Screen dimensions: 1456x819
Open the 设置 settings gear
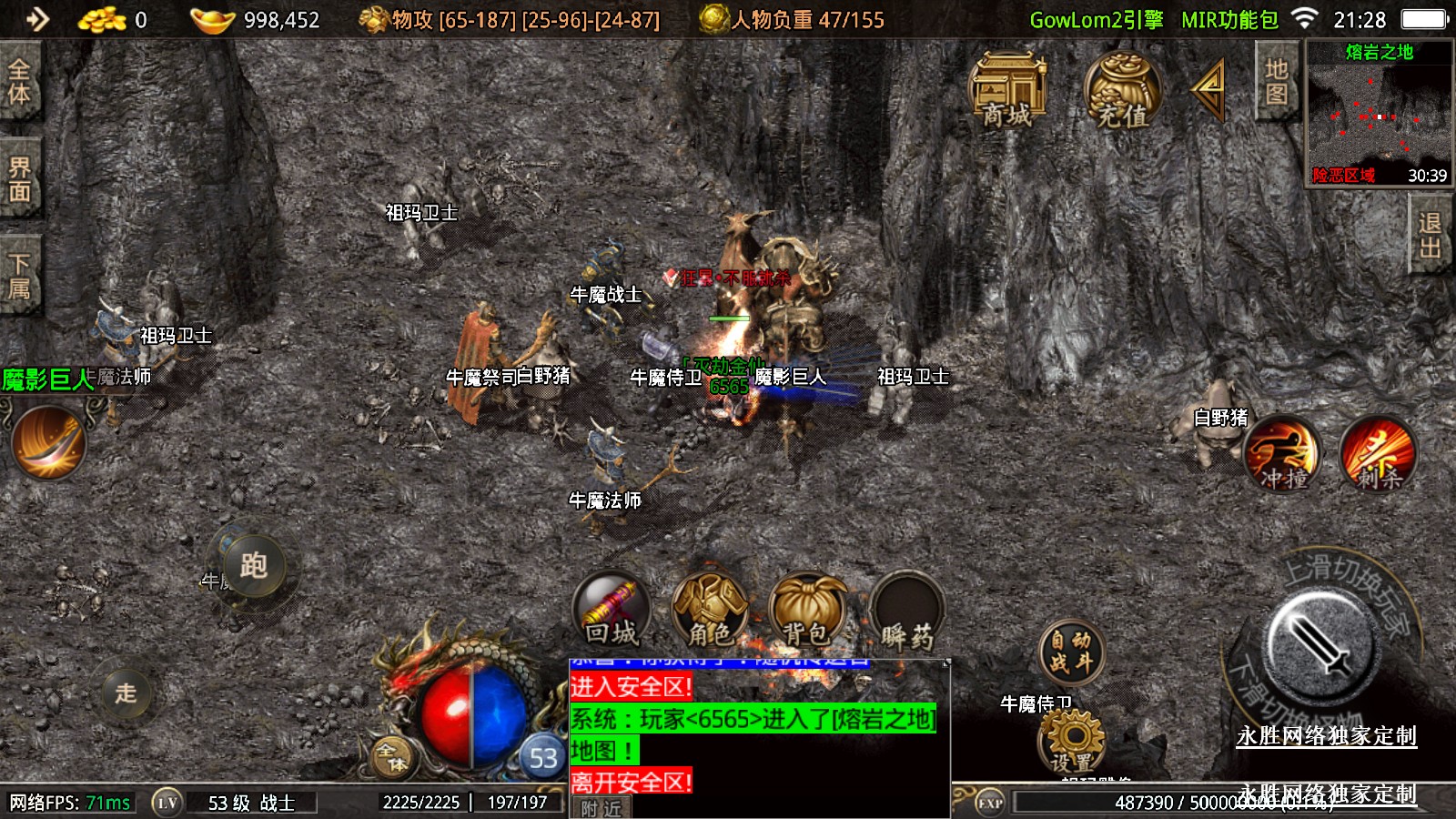[x=1073, y=742]
